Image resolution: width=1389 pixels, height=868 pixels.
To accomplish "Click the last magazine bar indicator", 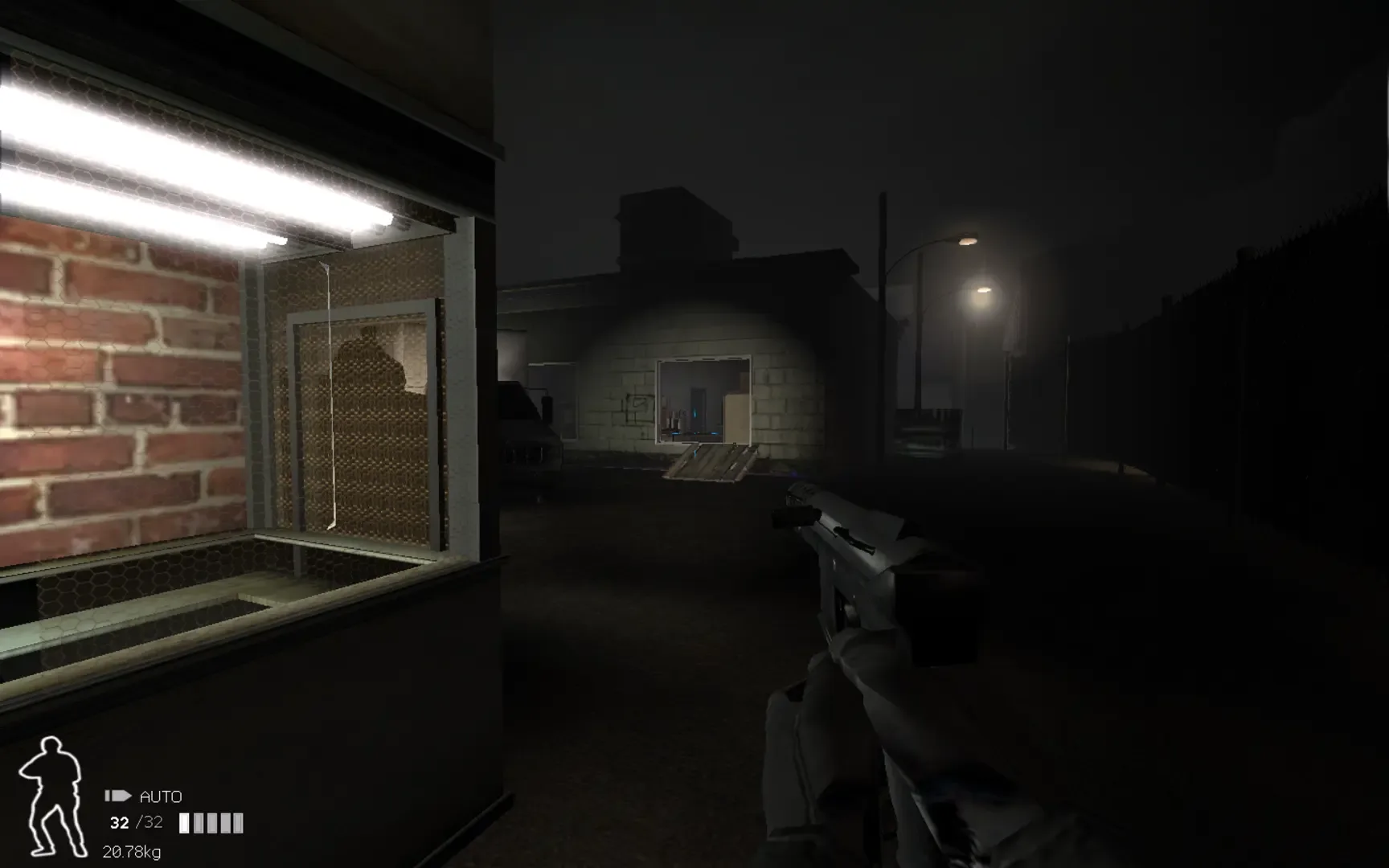I will 239,822.
